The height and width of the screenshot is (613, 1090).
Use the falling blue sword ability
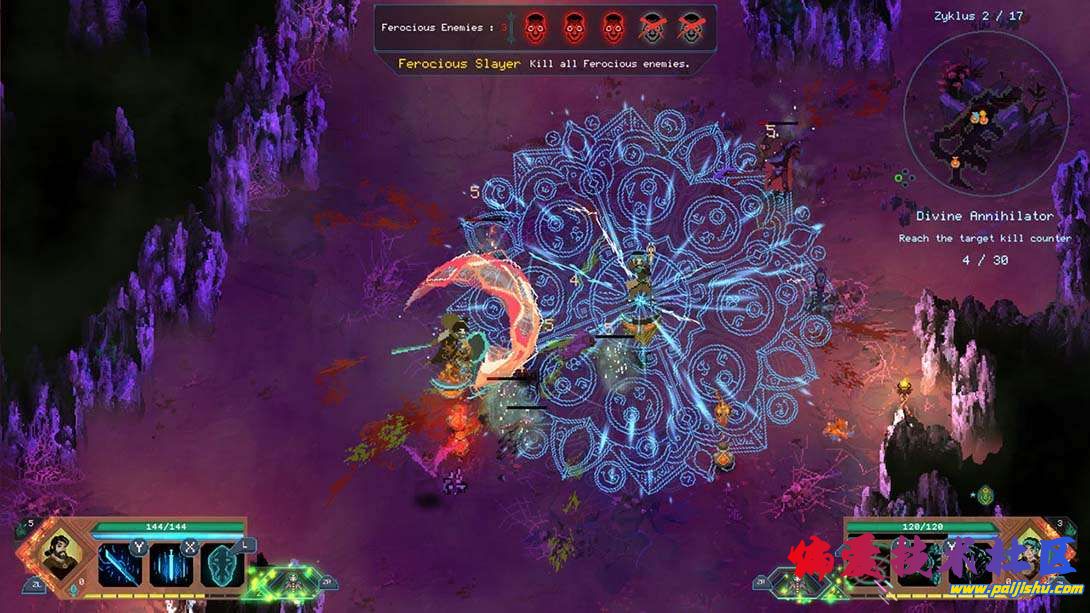(169, 565)
